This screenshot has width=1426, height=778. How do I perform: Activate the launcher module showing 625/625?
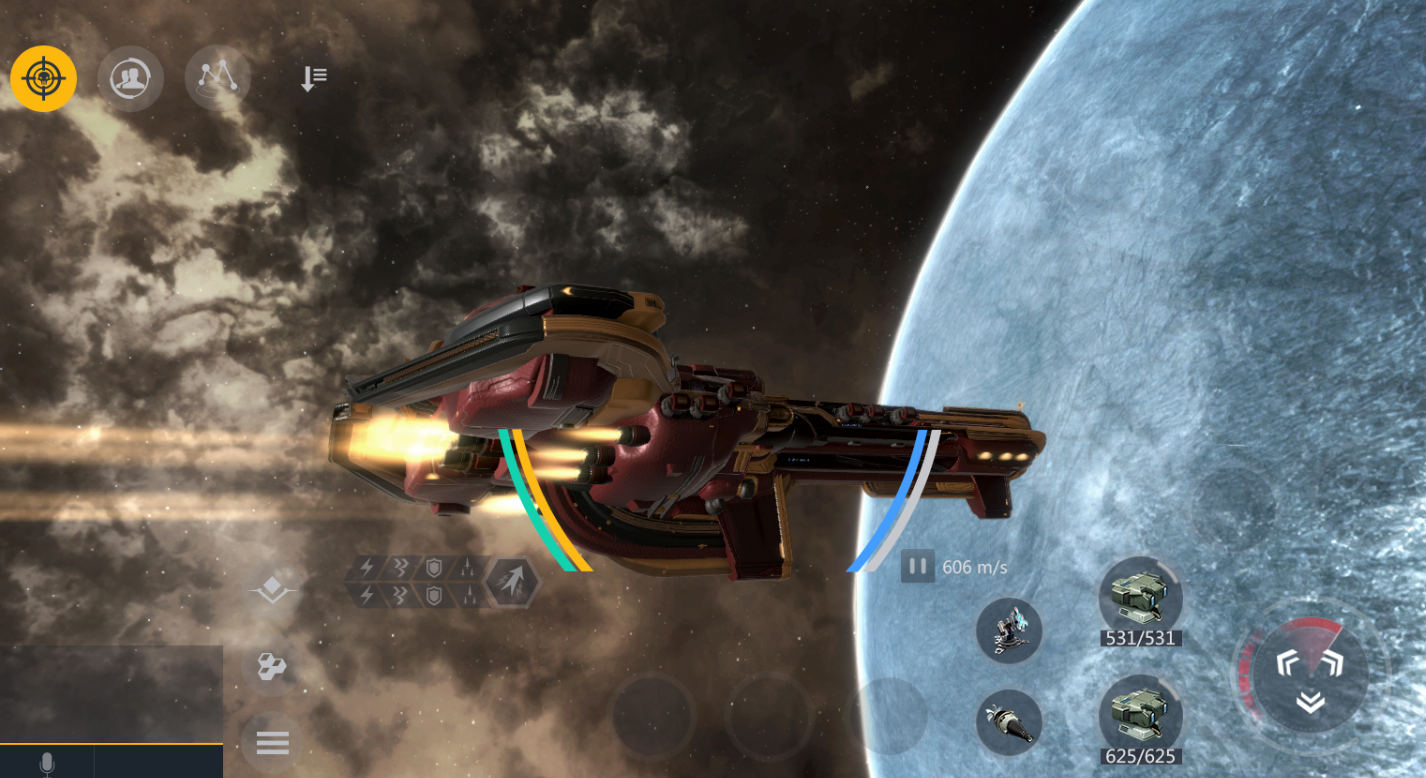[1140, 715]
